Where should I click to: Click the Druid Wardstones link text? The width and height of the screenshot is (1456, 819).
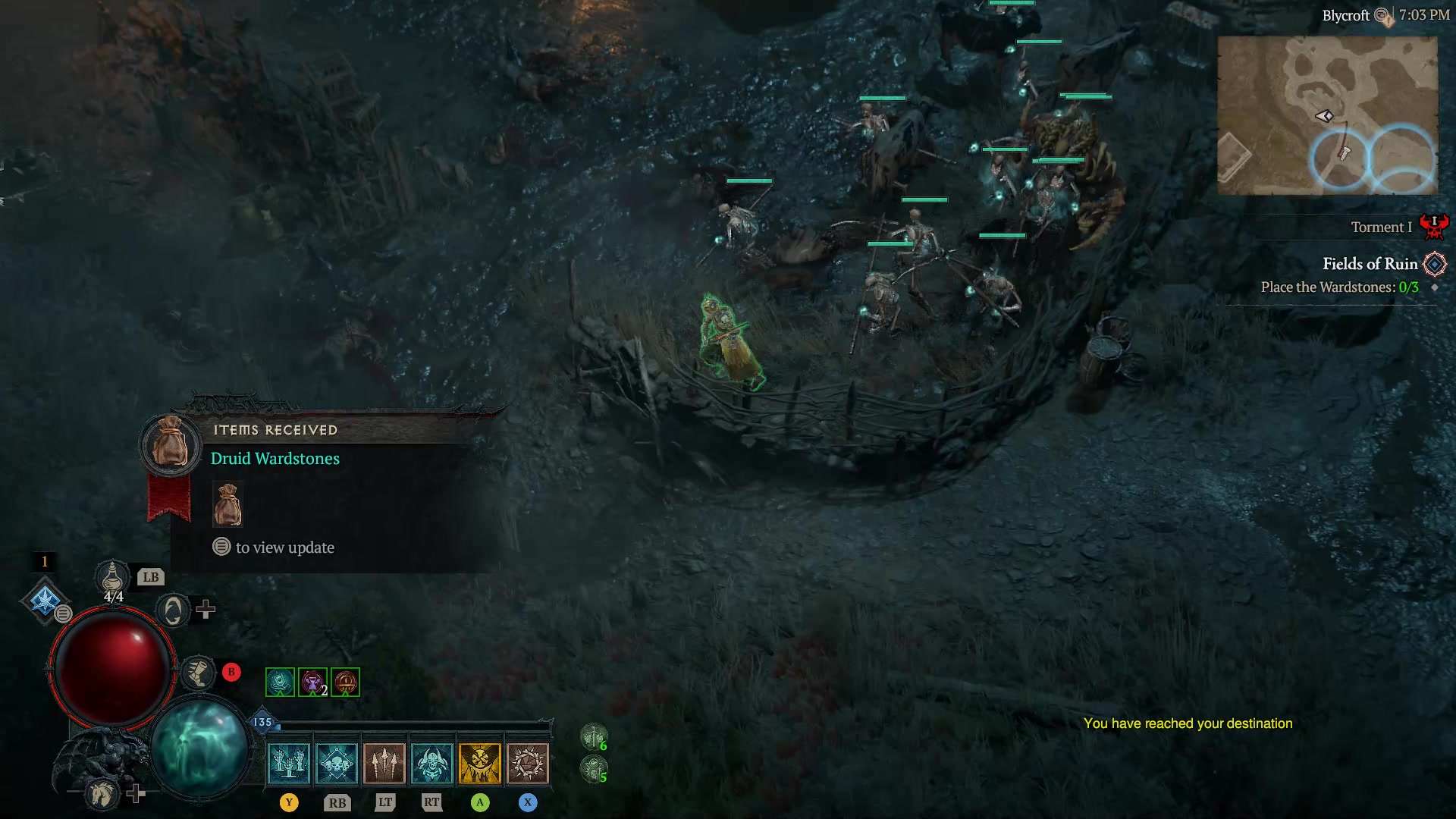pyautogui.click(x=275, y=458)
